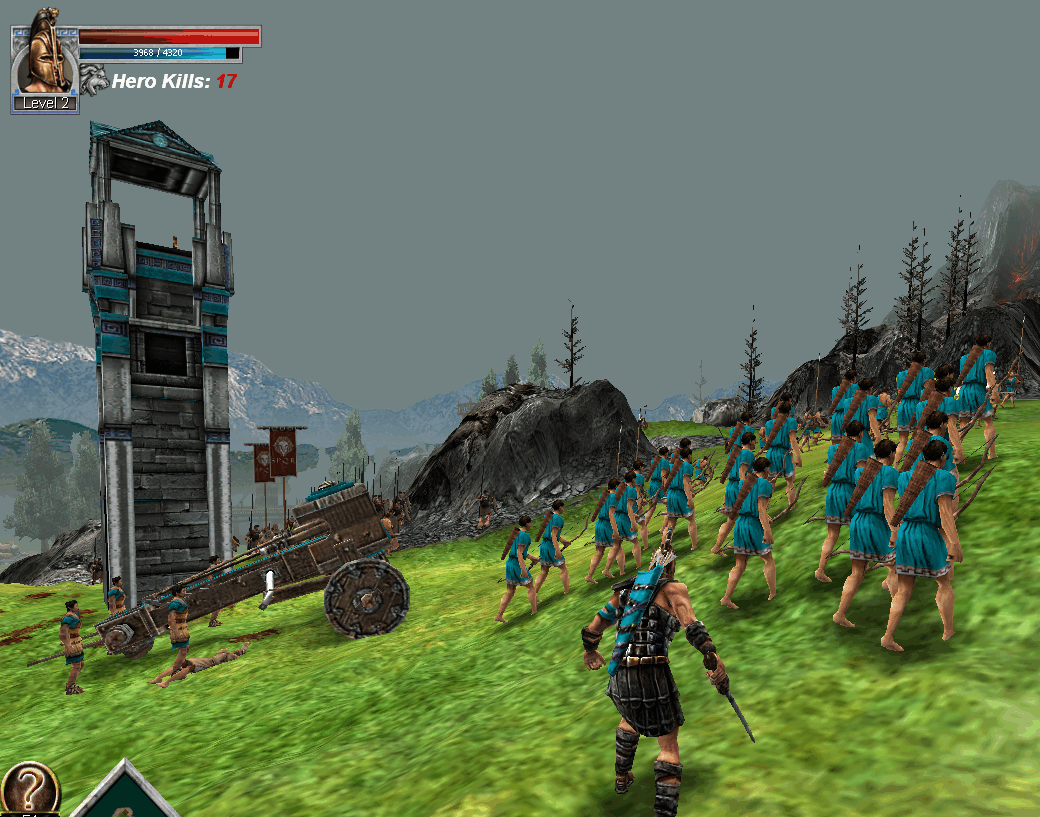Select the lion head icon beside Hero Kills

(x=94, y=80)
